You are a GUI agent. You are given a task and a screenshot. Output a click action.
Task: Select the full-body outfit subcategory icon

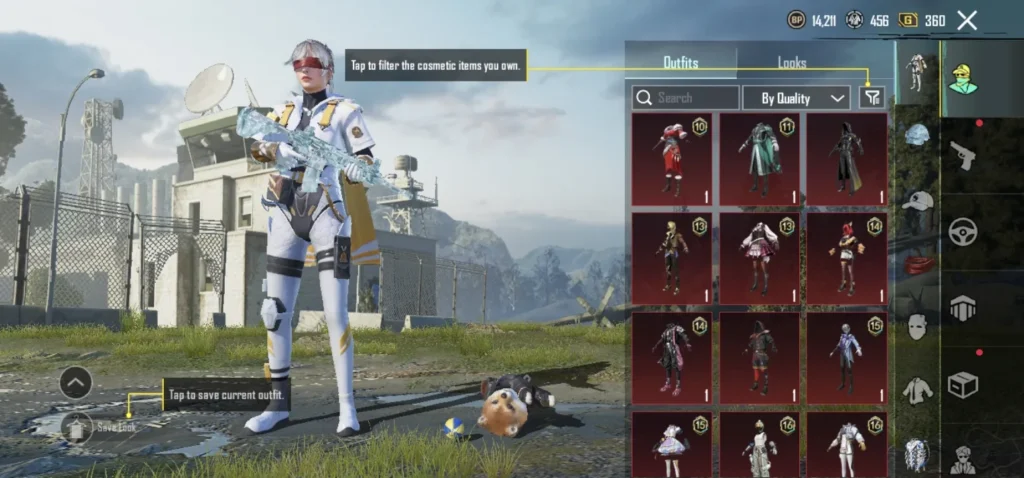pos(916,72)
